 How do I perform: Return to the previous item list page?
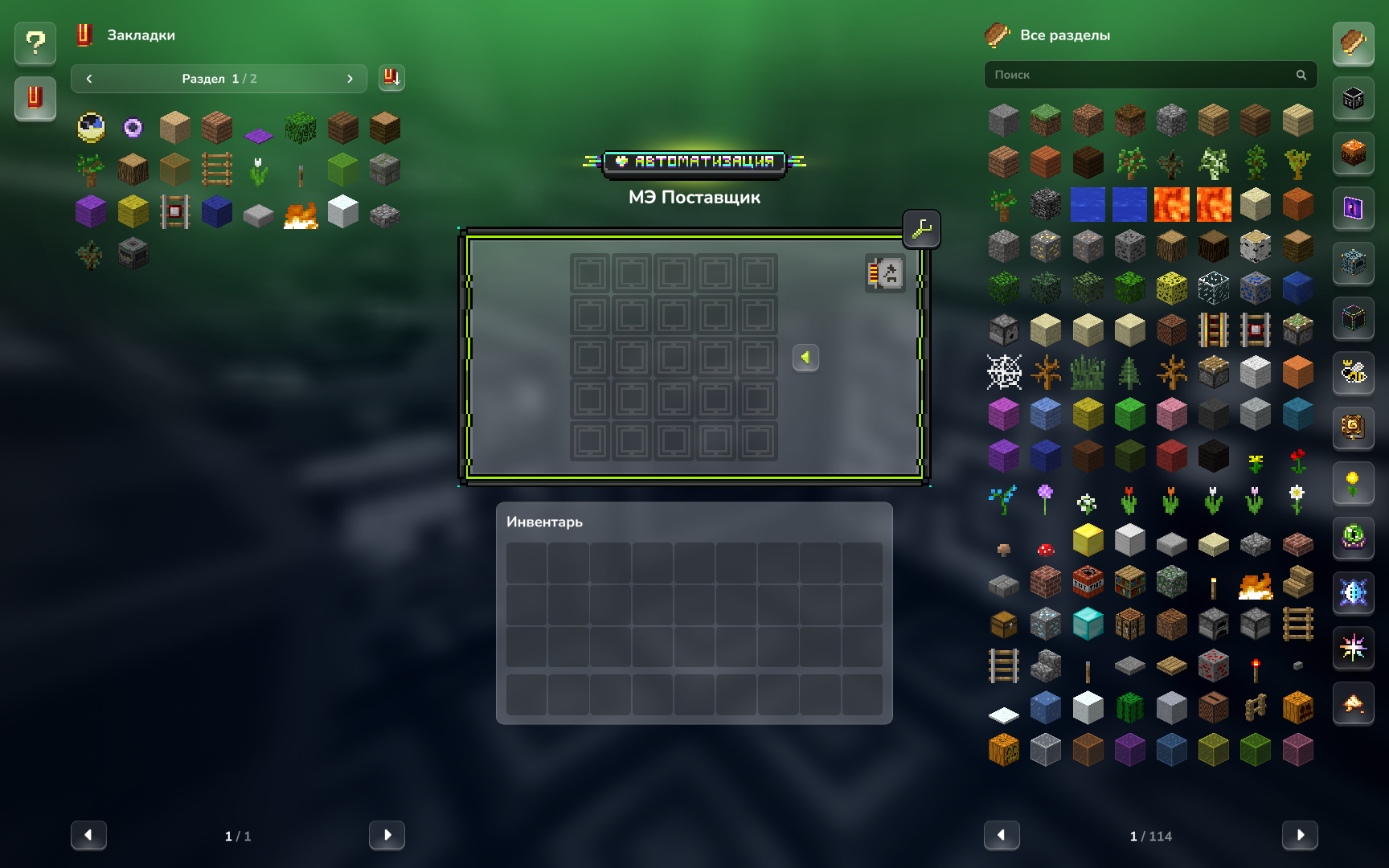pyautogui.click(x=1002, y=835)
